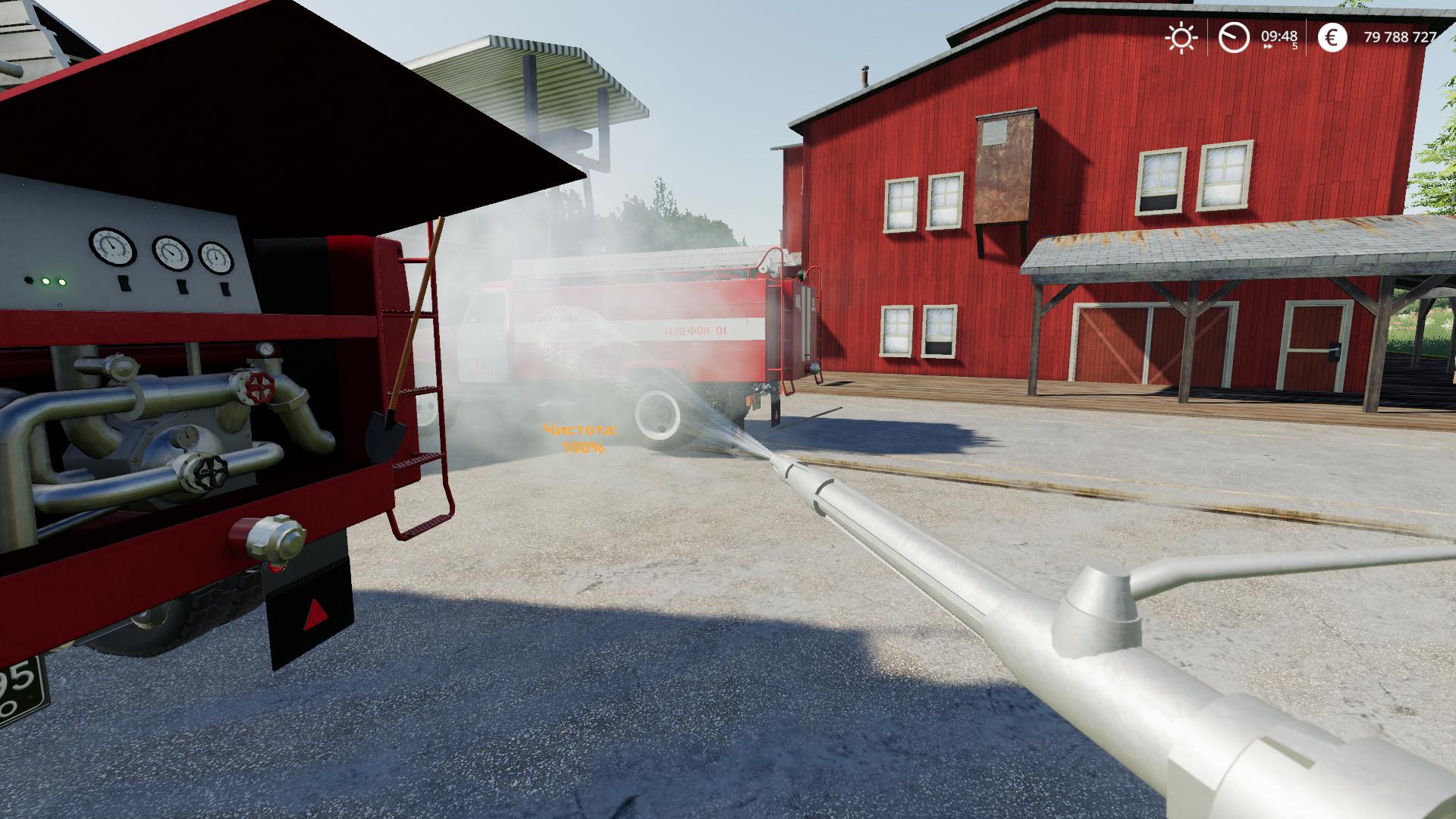Click the 100% cleanliness progress value
The height and width of the screenshot is (819, 1456).
coord(582,449)
